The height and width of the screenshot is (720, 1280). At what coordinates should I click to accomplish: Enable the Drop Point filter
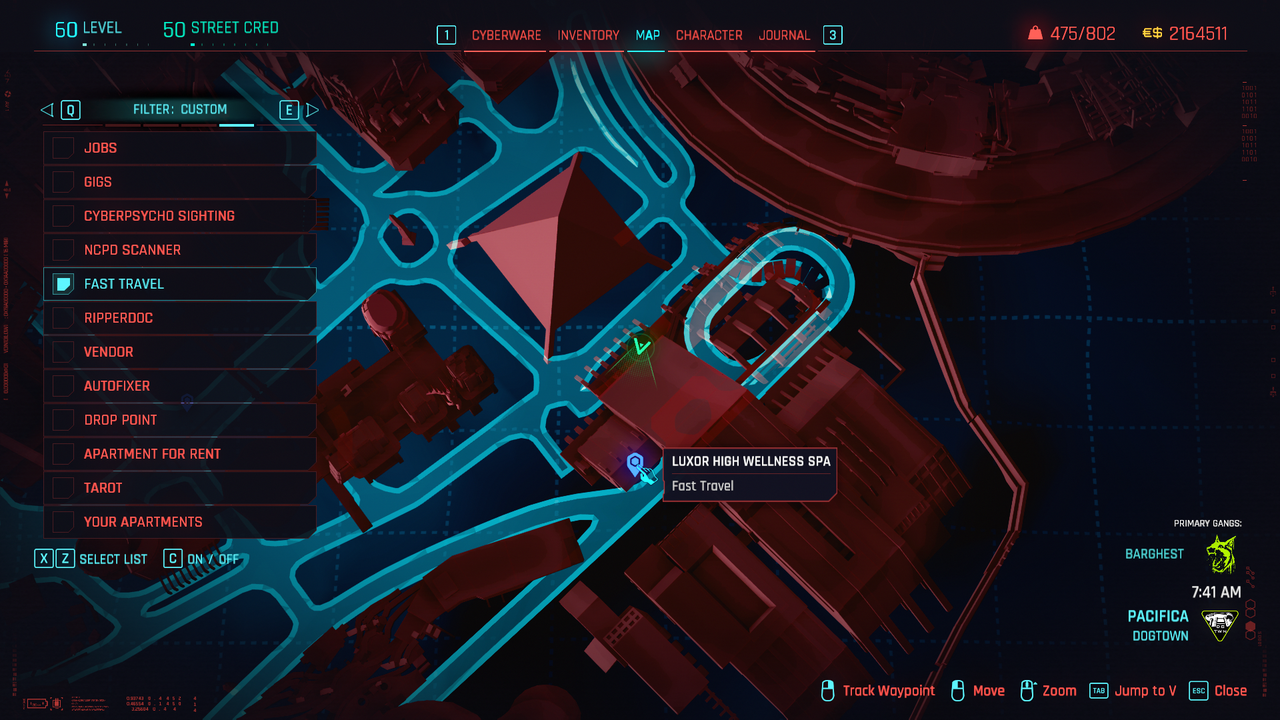[64, 420]
